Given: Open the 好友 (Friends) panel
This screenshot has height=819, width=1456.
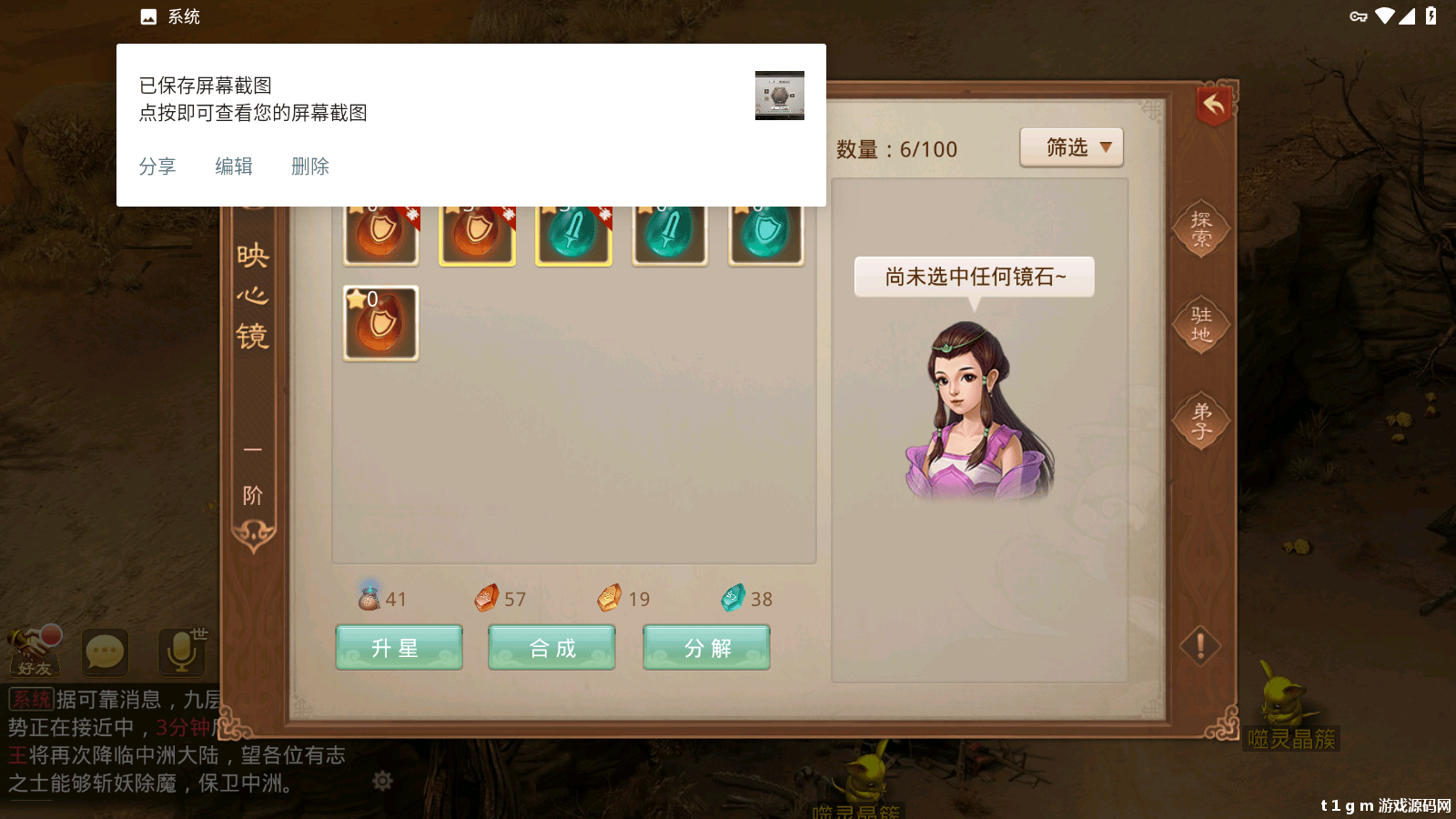Looking at the screenshot, I should point(36,653).
